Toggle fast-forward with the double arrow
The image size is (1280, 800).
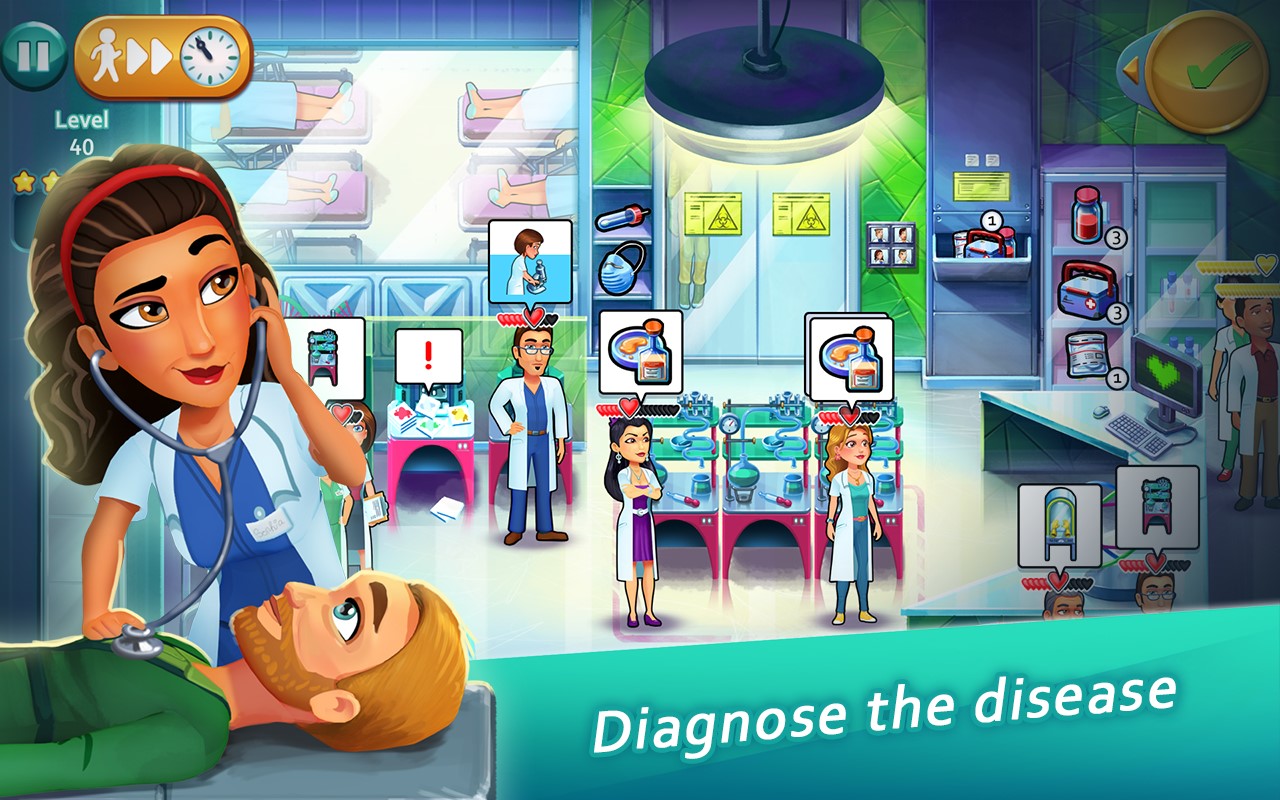150,55
